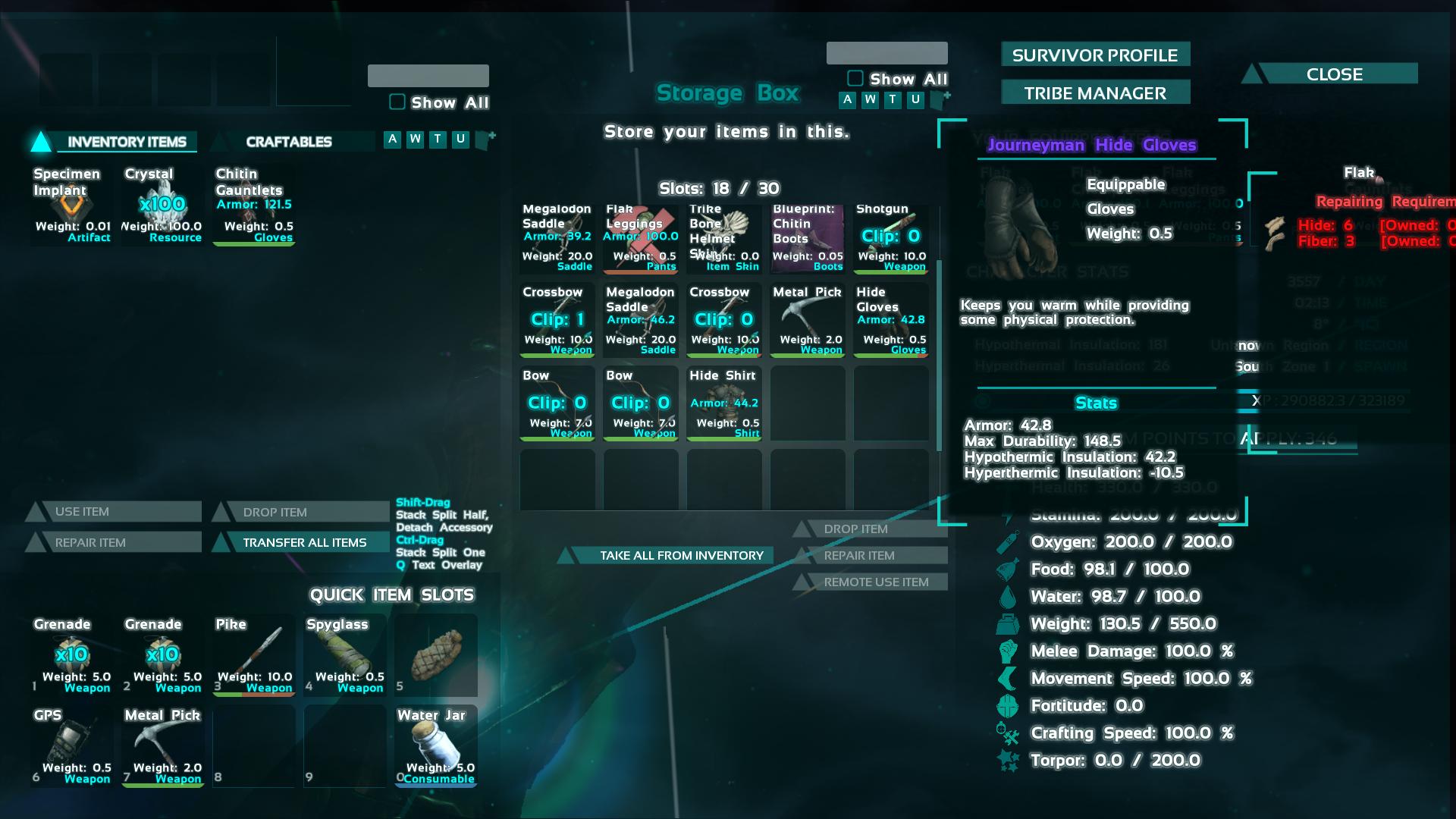
Task: Click the Hide Gloves in the Storage Box
Action: [x=890, y=318]
